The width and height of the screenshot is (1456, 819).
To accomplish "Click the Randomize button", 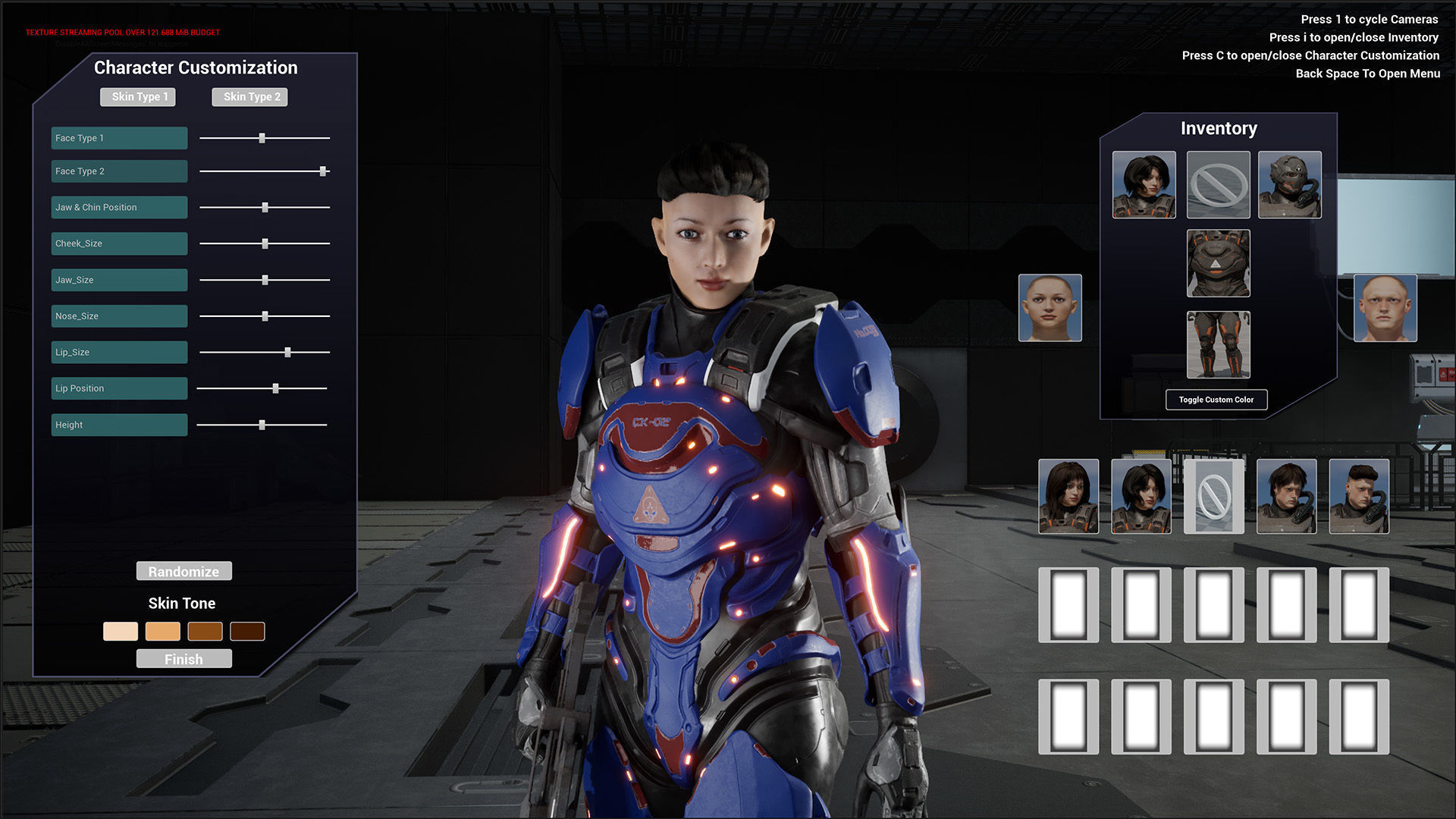I will 184,571.
